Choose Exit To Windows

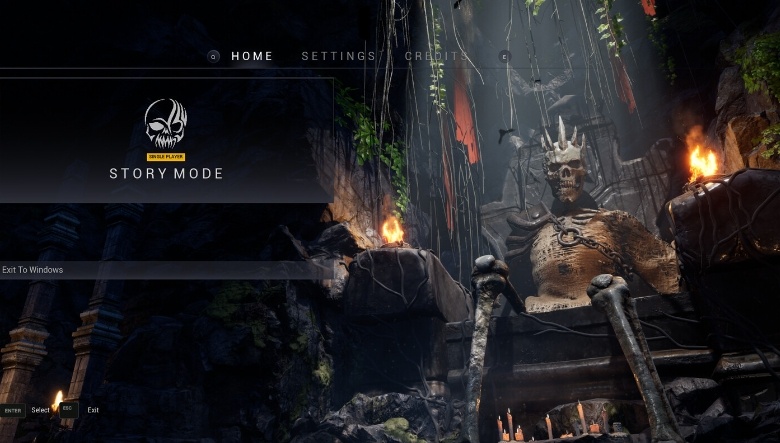pyautogui.click(x=33, y=270)
